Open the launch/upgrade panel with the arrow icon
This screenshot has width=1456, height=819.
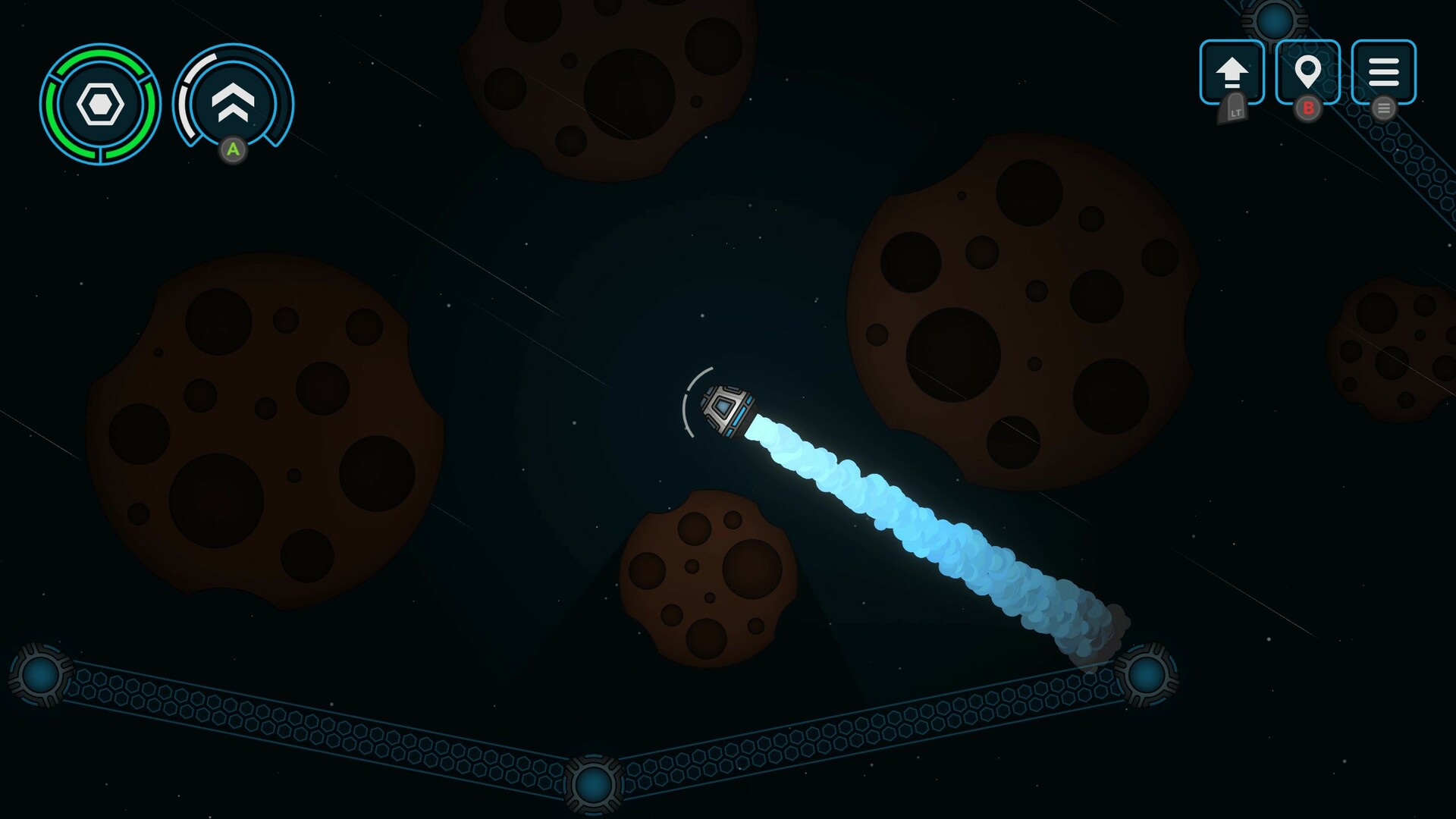[1232, 72]
